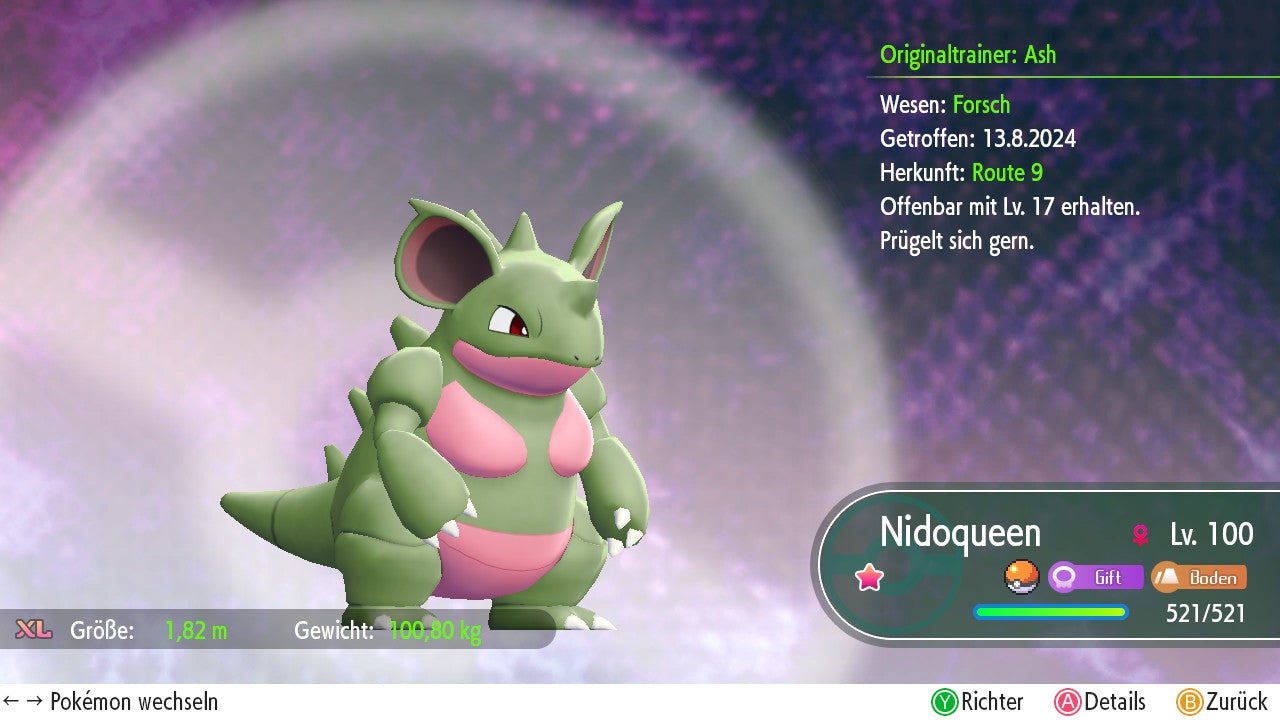
Task: Click the pink star marking icon
Action: (869, 577)
